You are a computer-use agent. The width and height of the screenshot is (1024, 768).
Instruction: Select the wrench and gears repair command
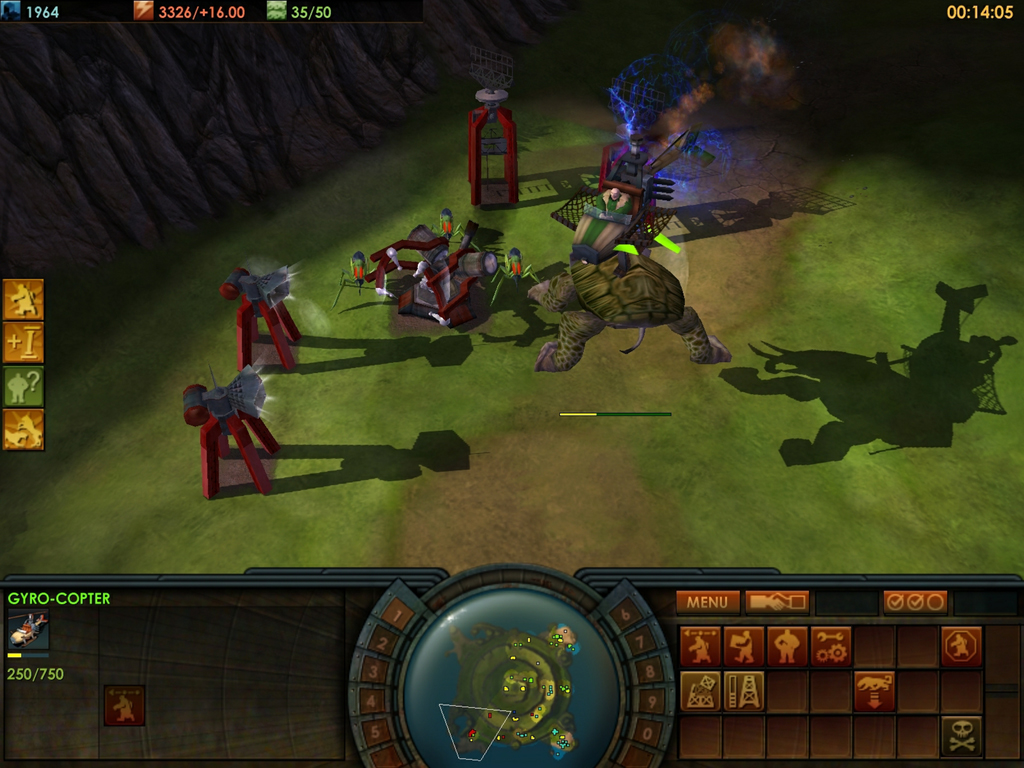[x=831, y=647]
